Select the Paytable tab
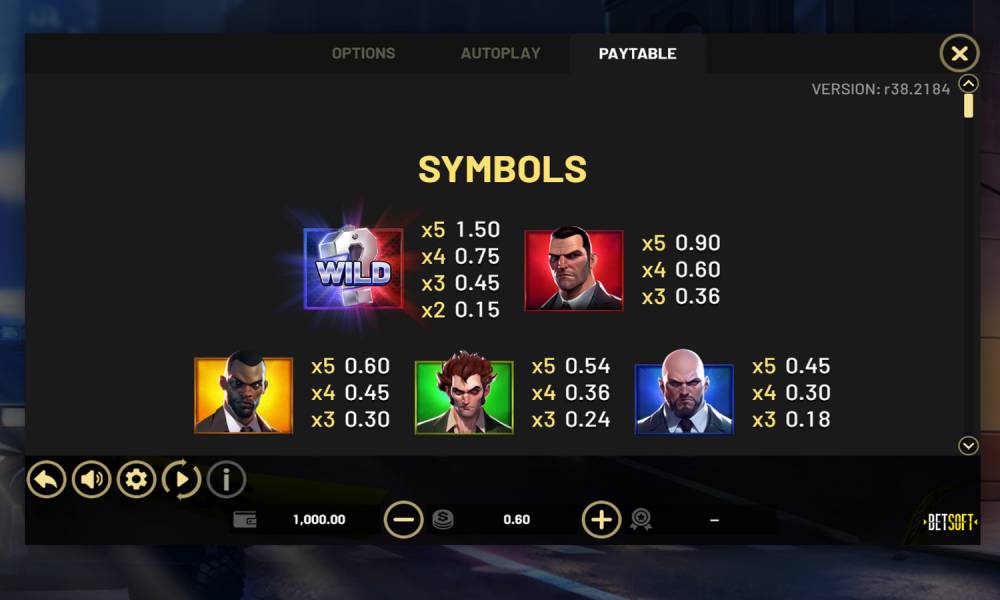This screenshot has height=600, width=1000. [x=637, y=54]
